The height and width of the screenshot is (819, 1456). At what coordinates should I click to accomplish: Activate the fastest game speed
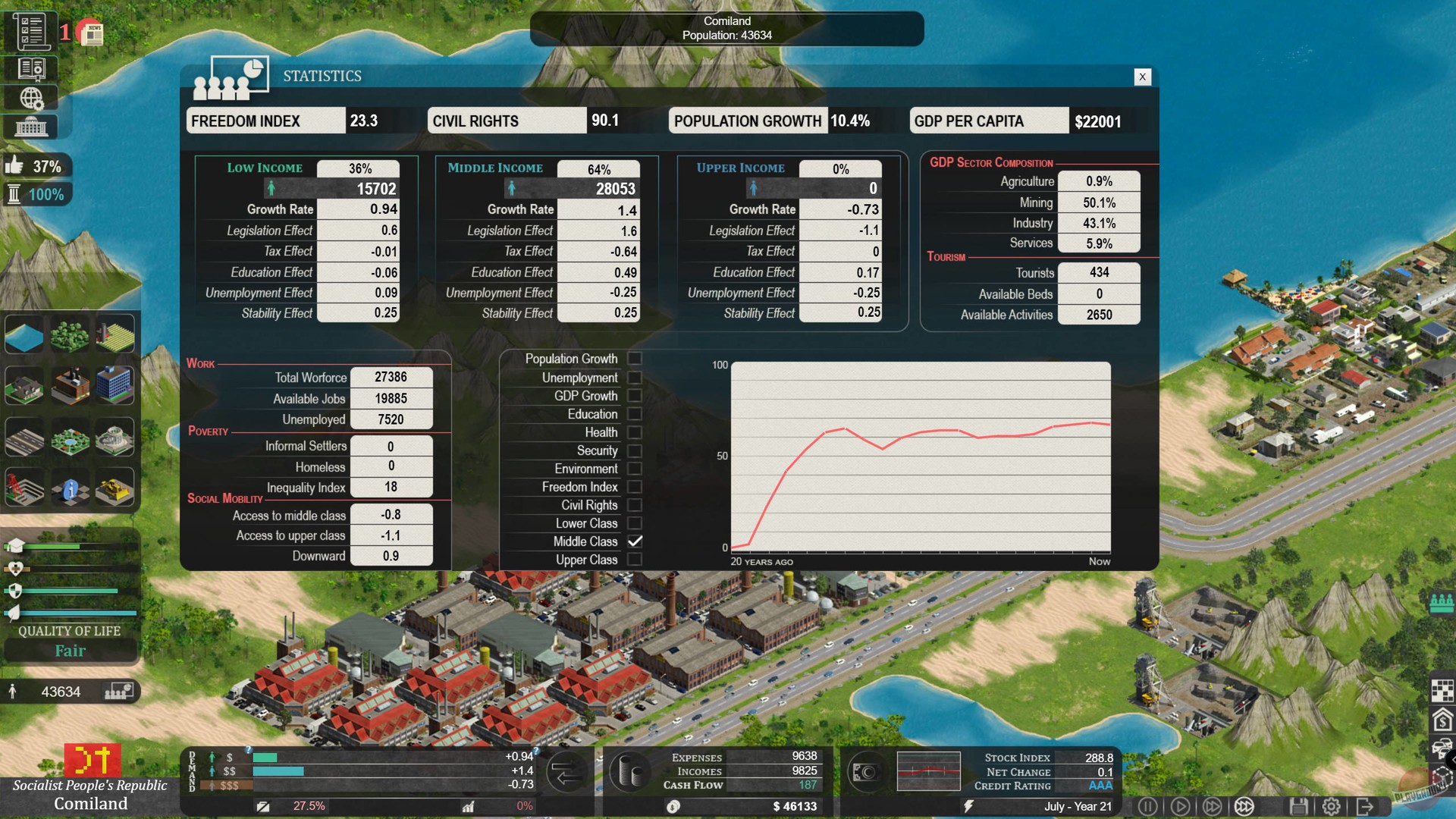pyautogui.click(x=1244, y=806)
